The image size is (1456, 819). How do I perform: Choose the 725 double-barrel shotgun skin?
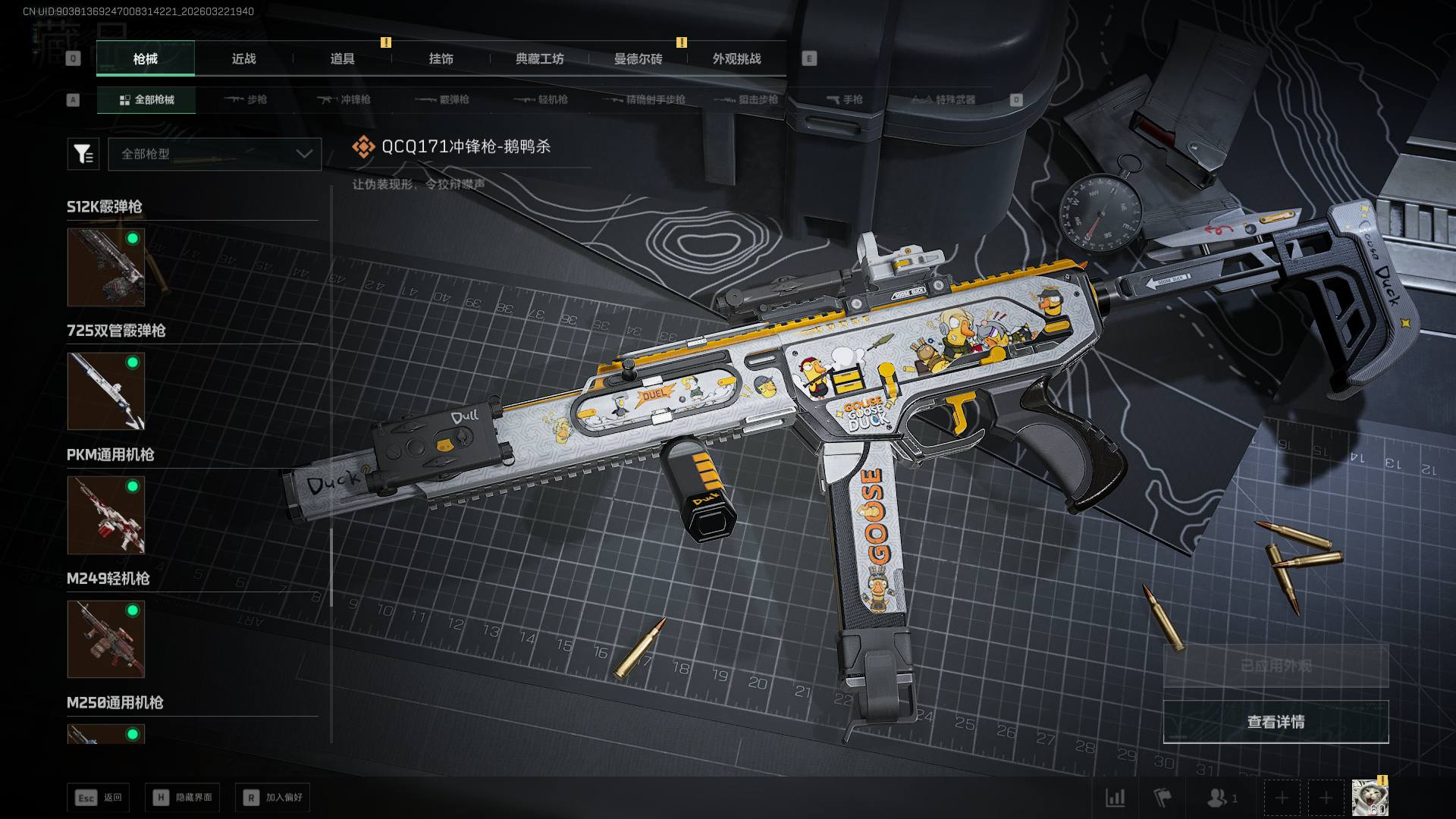(106, 391)
